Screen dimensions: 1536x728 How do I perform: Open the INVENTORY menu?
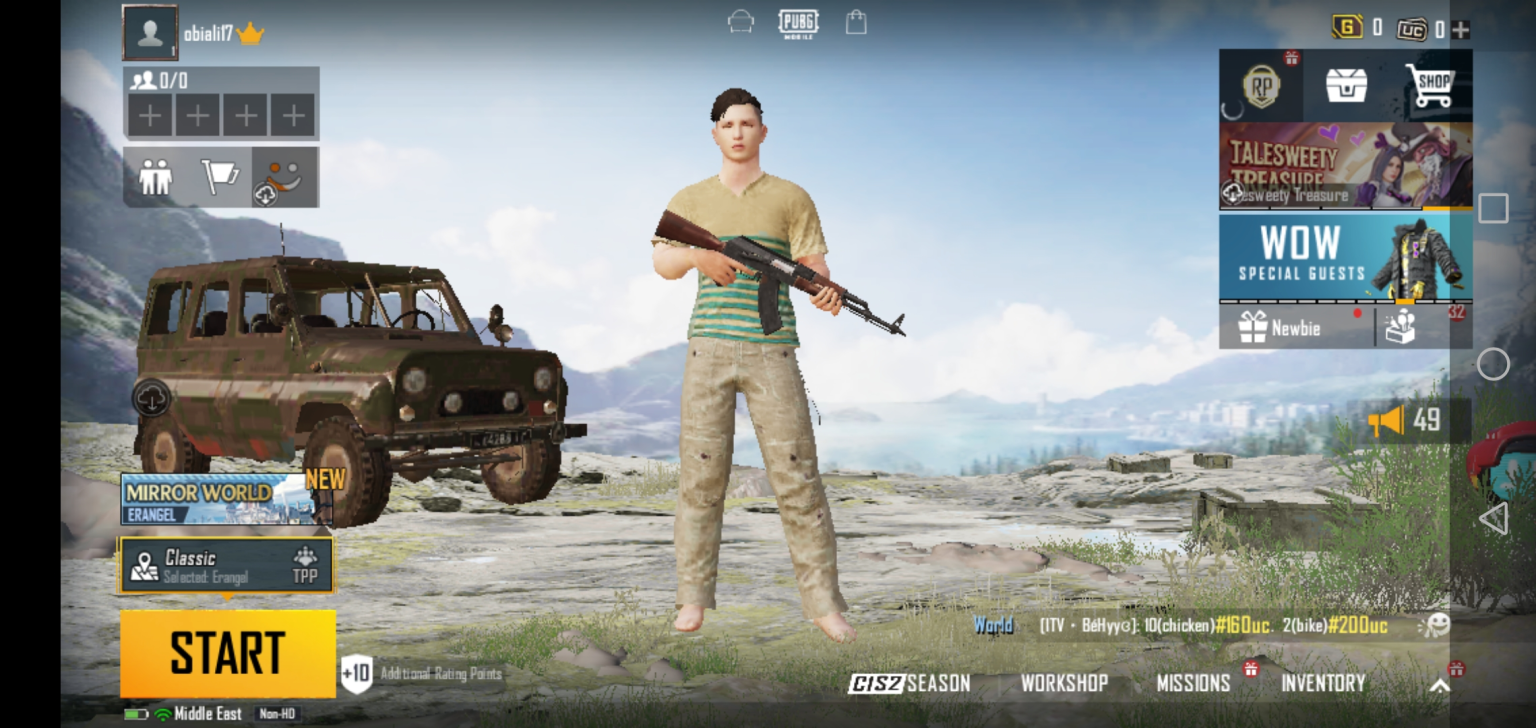tap(1323, 684)
